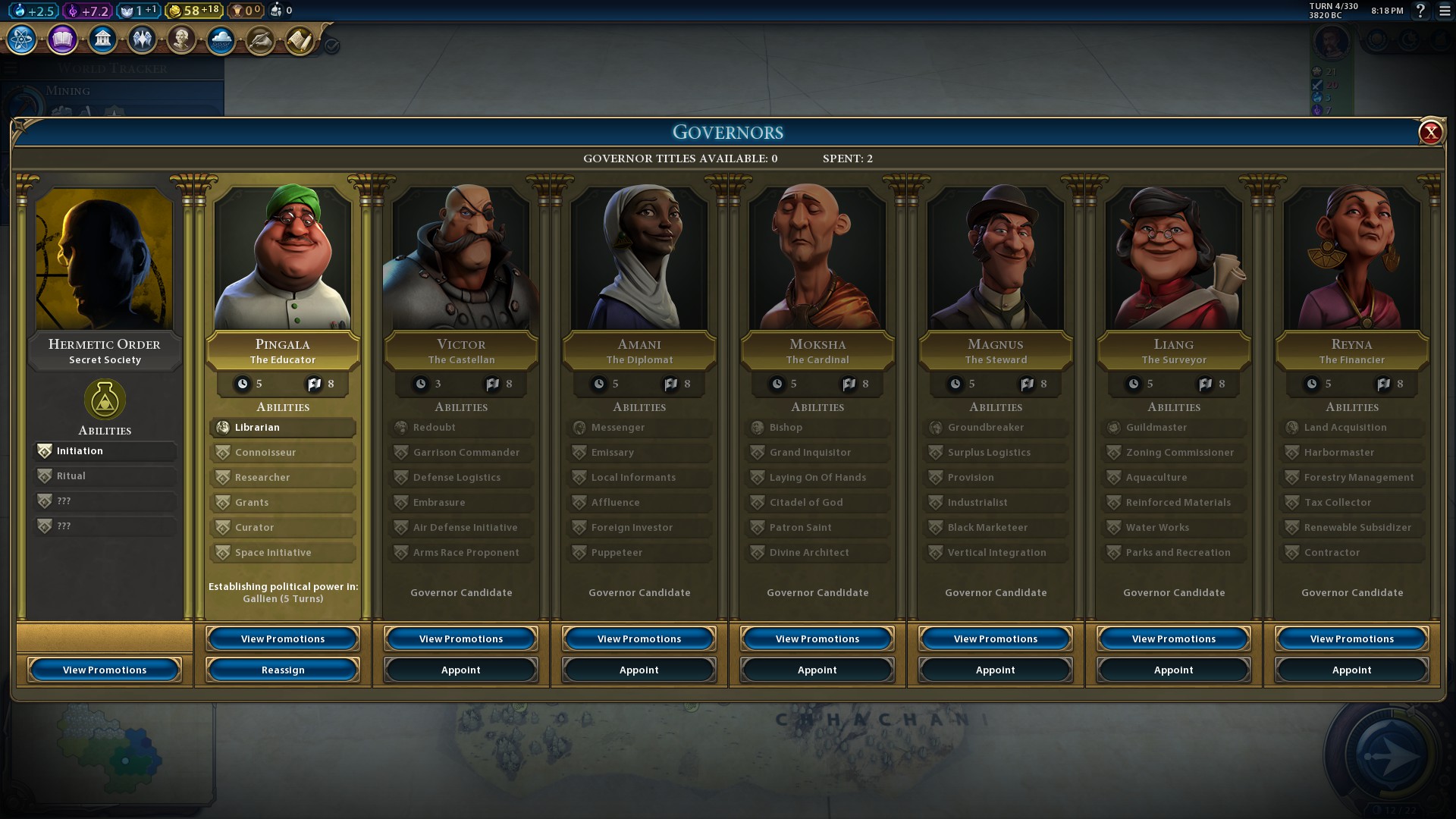Appoint Liang the Surveyor

tap(1174, 670)
